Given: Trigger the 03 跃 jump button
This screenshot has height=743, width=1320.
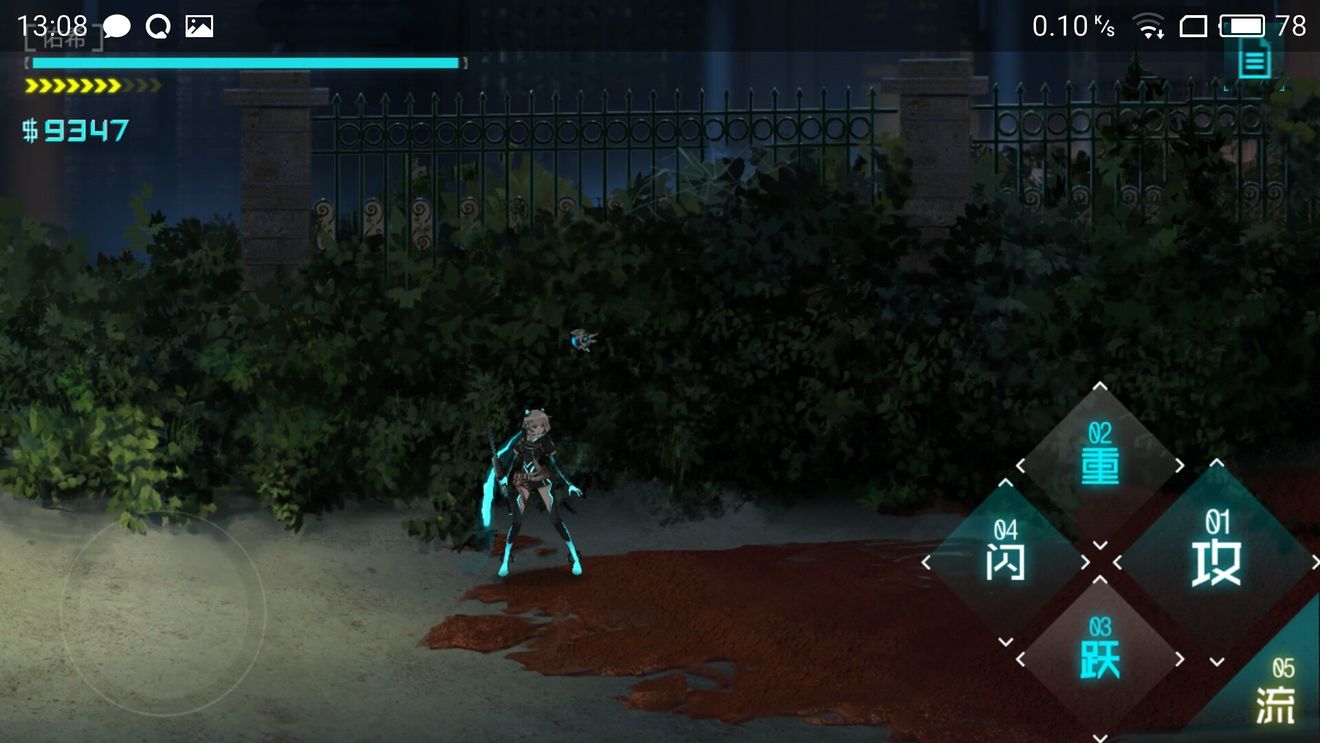Looking at the screenshot, I should (1100, 657).
